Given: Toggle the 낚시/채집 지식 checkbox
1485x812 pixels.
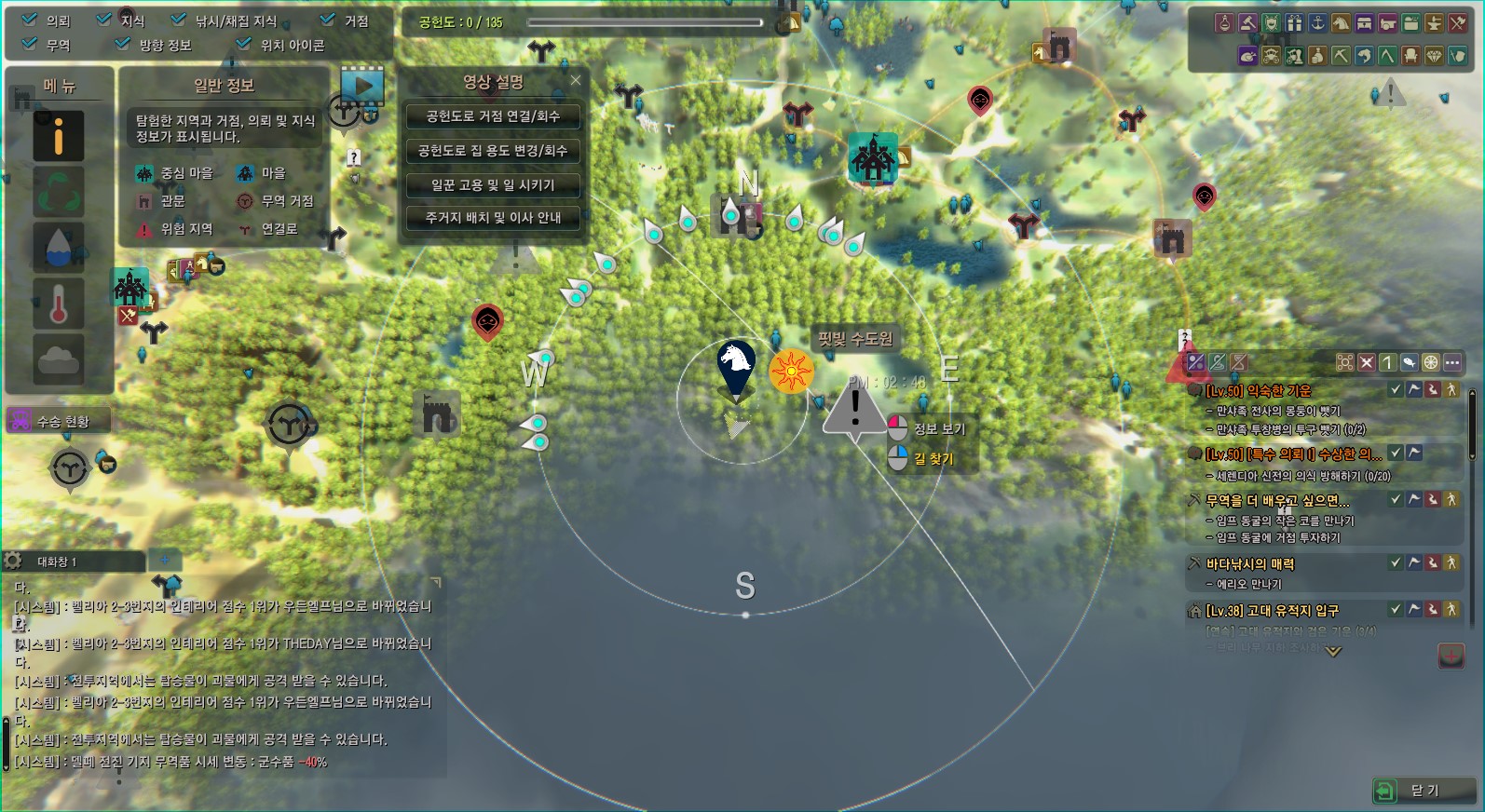Looking at the screenshot, I should (x=179, y=20).
